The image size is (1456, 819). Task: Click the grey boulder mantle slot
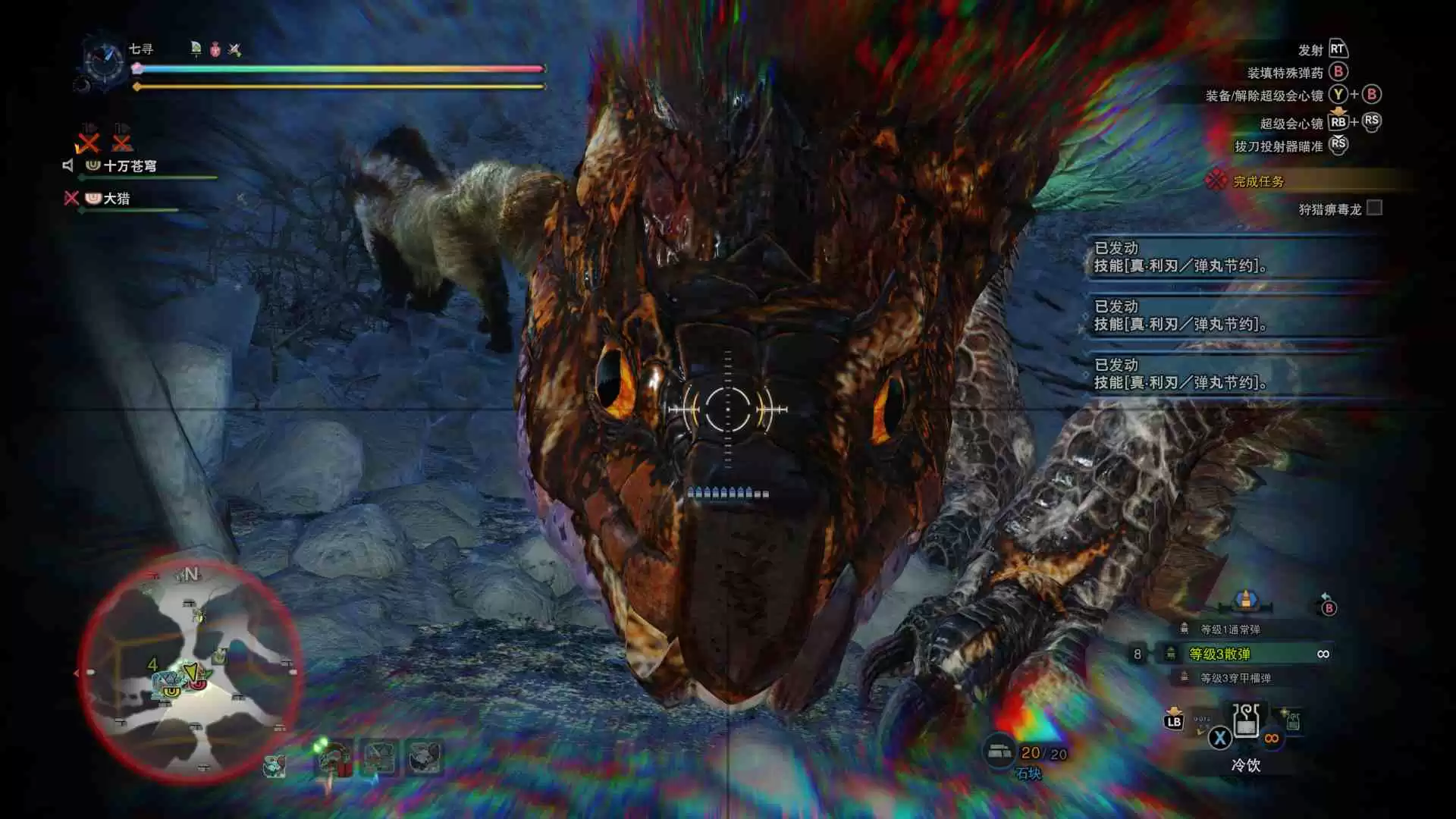click(x=424, y=757)
